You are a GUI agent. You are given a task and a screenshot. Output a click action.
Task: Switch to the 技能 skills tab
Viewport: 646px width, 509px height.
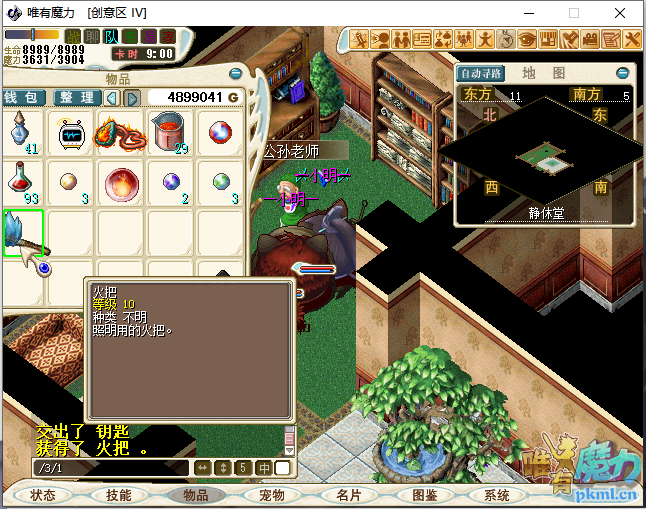tap(119, 495)
